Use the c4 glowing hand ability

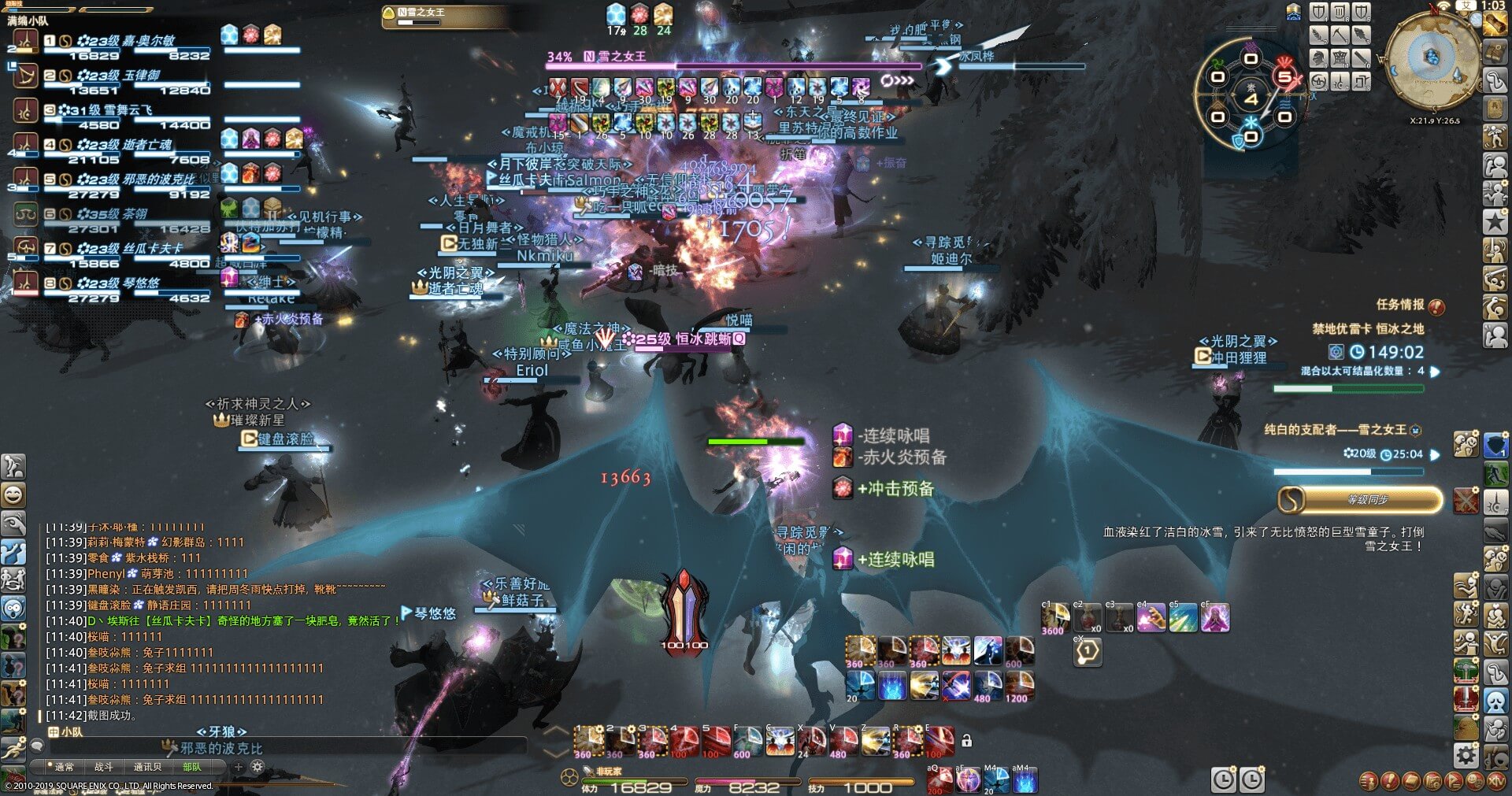coord(1151,618)
